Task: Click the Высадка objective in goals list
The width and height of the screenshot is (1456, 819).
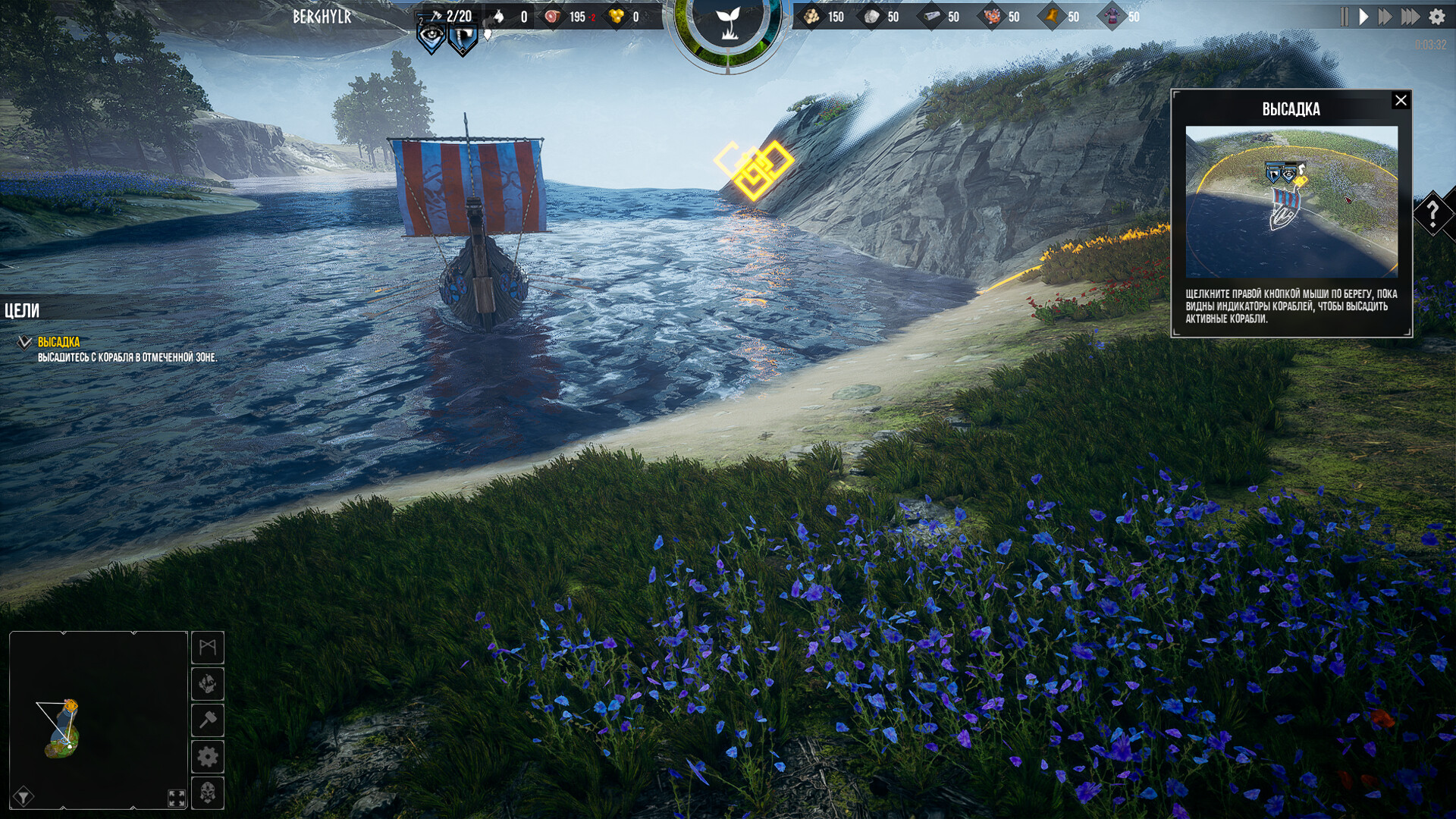Action: tap(59, 342)
